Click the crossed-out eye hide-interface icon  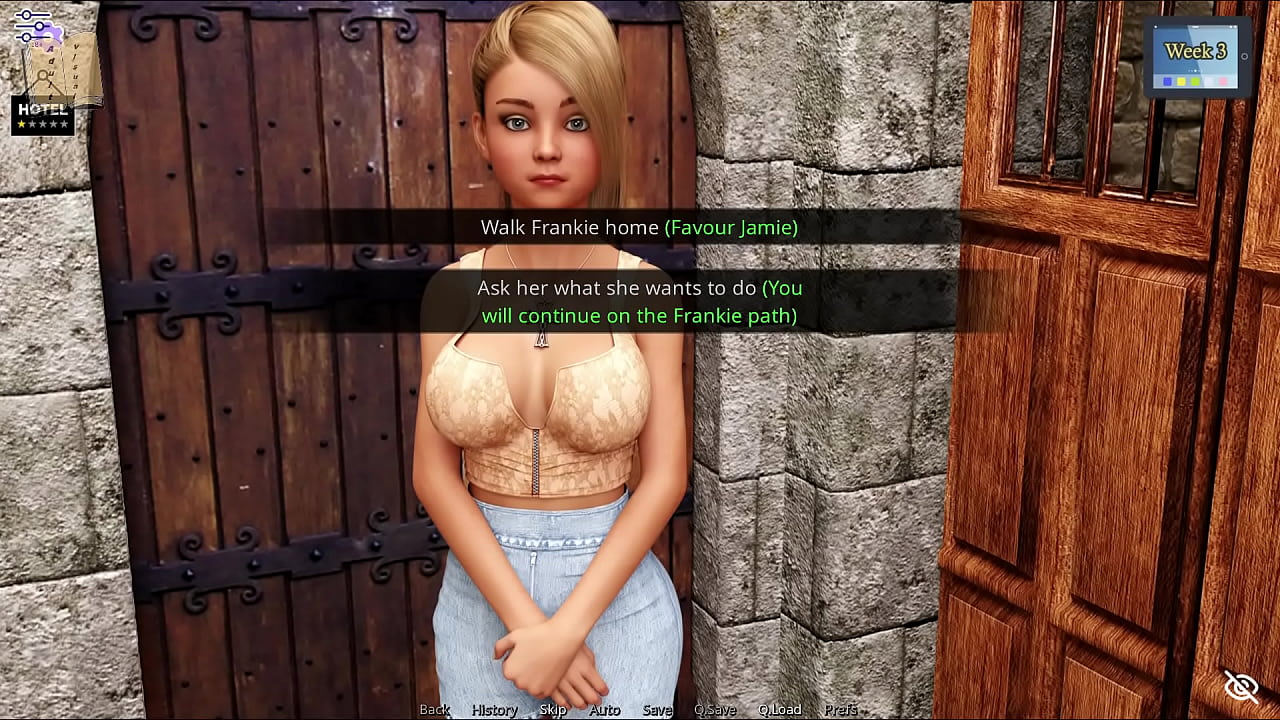pyautogui.click(x=1241, y=687)
